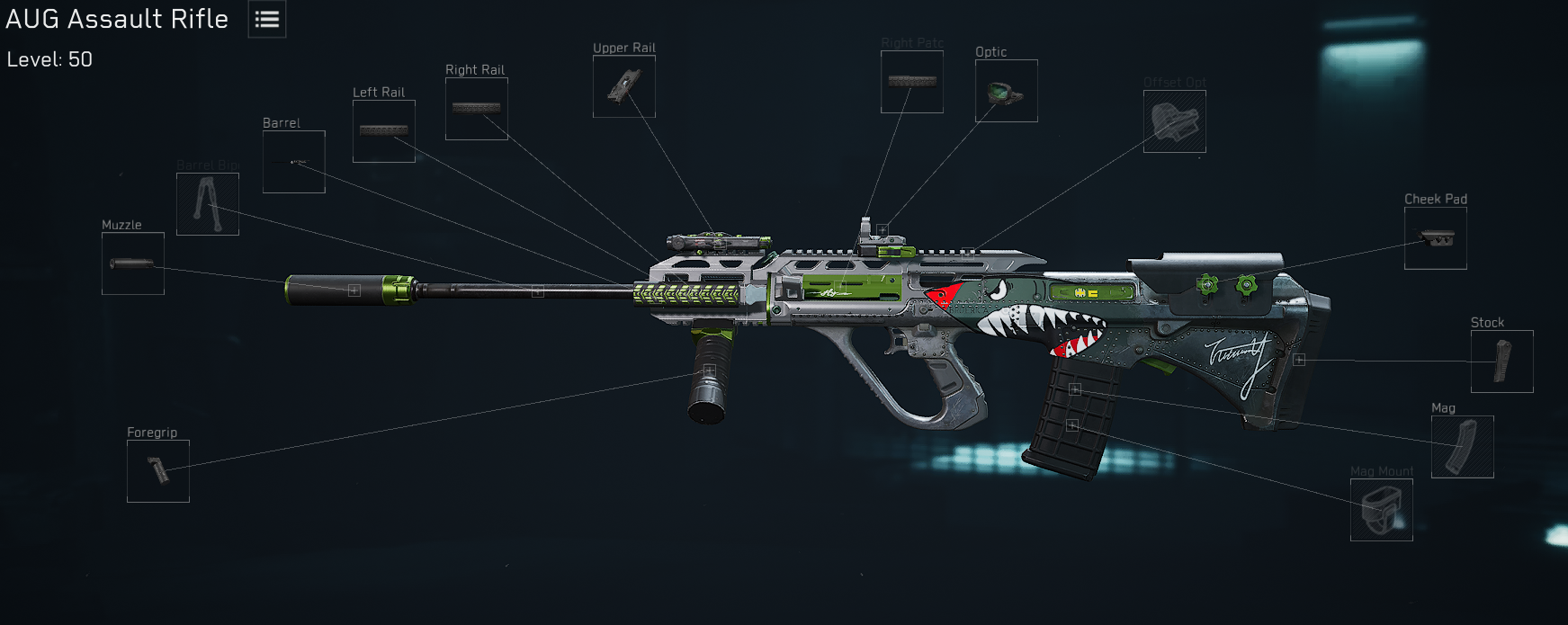Select the Right Rail attachment slot

477,109
